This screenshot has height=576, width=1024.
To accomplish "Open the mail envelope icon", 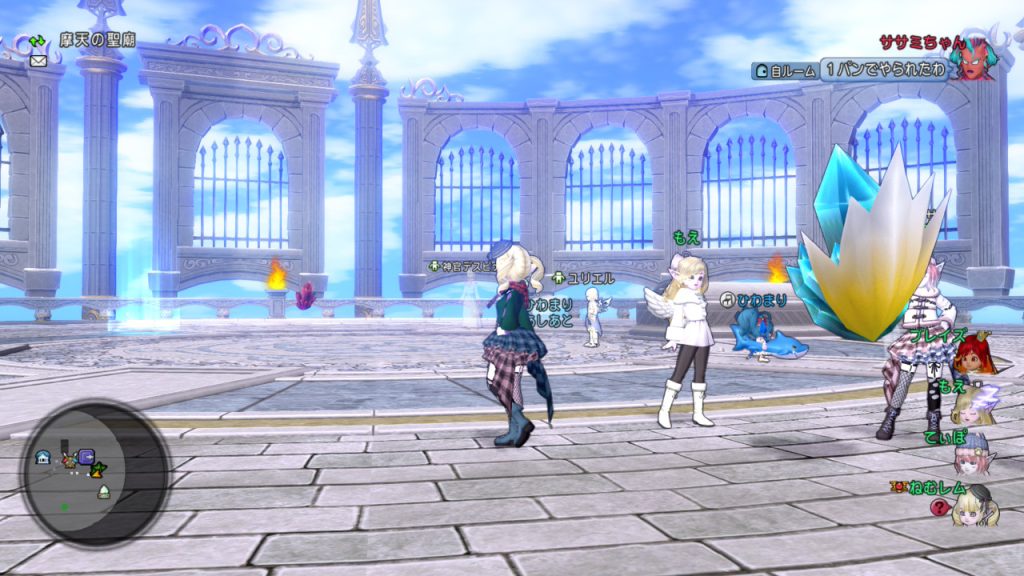I will point(39,60).
